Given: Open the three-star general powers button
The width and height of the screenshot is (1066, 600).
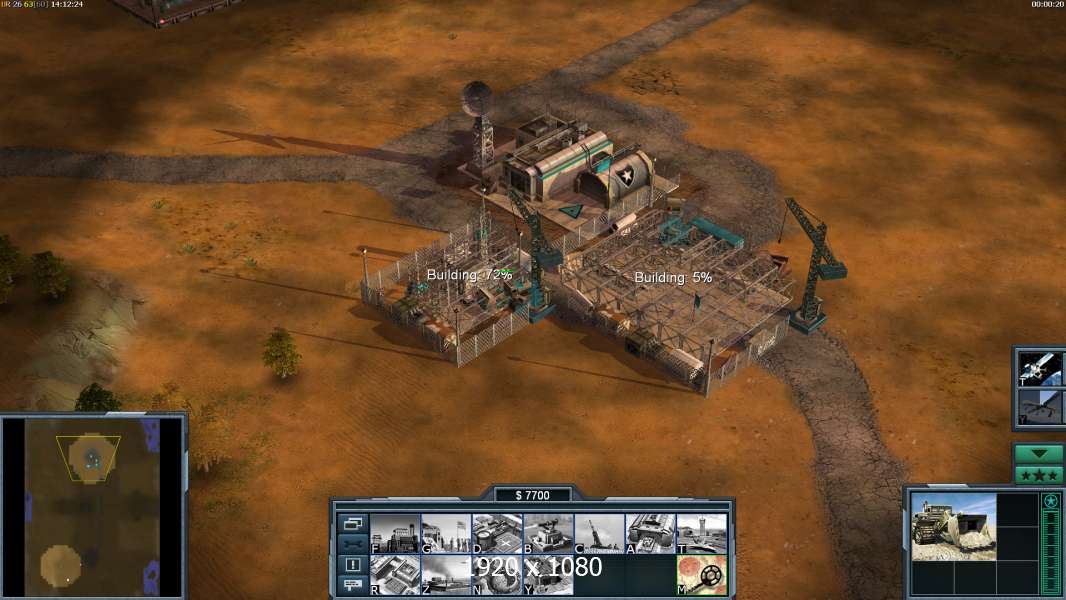Looking at the screenshot, I should point(1039,475).
